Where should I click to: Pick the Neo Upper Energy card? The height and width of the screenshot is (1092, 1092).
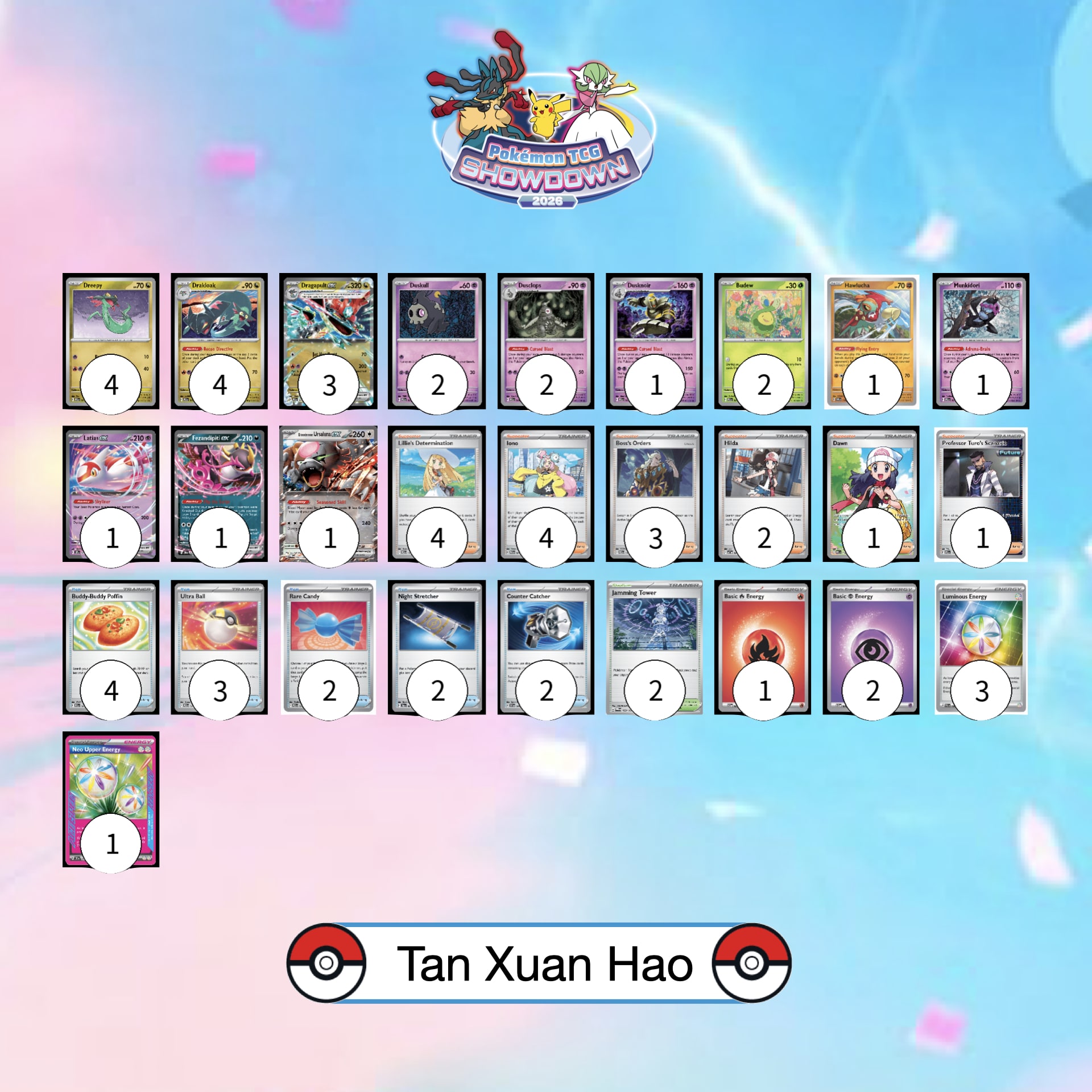tap(110, 784)
